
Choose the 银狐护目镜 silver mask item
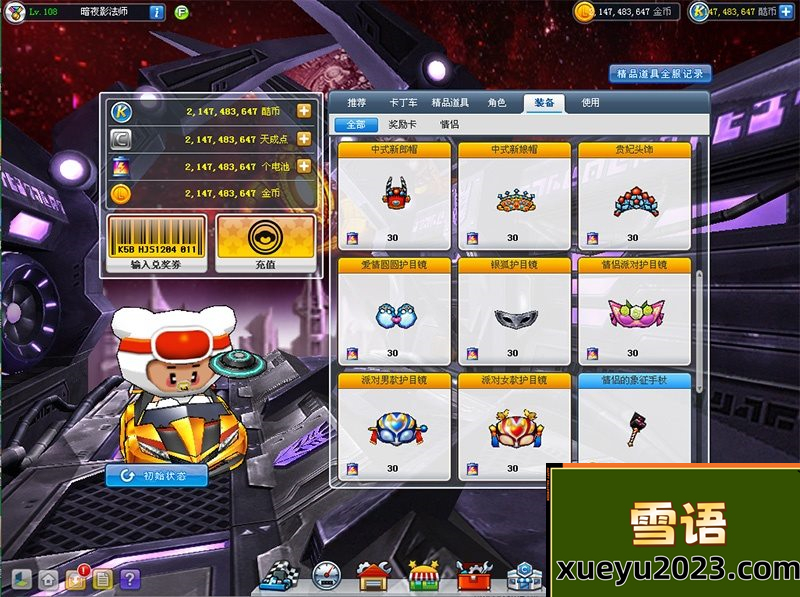point(514,310)
